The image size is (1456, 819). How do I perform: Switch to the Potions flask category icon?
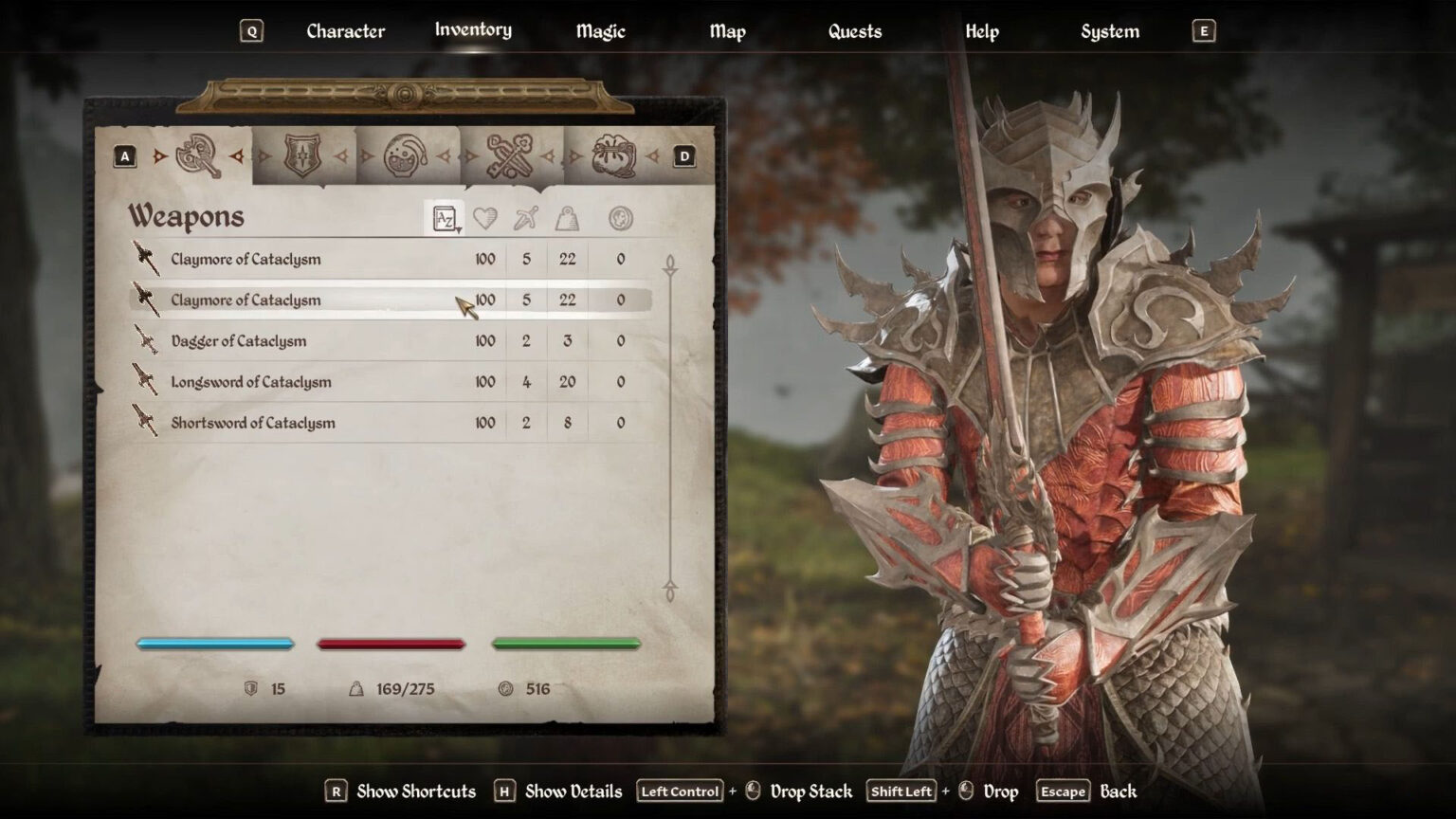click(x=407, y=155)
